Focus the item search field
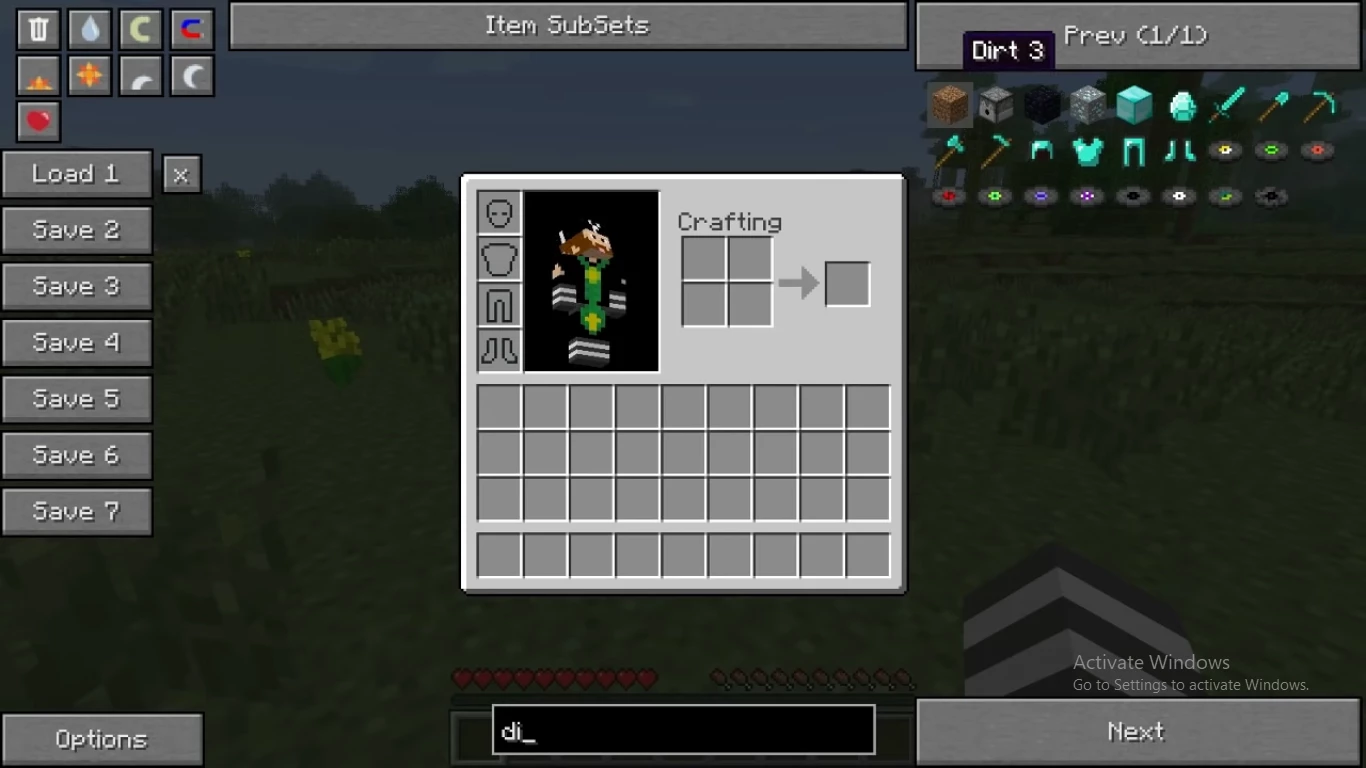The height and width of the screenshot is (768, 1366). [x=683, y=730]
